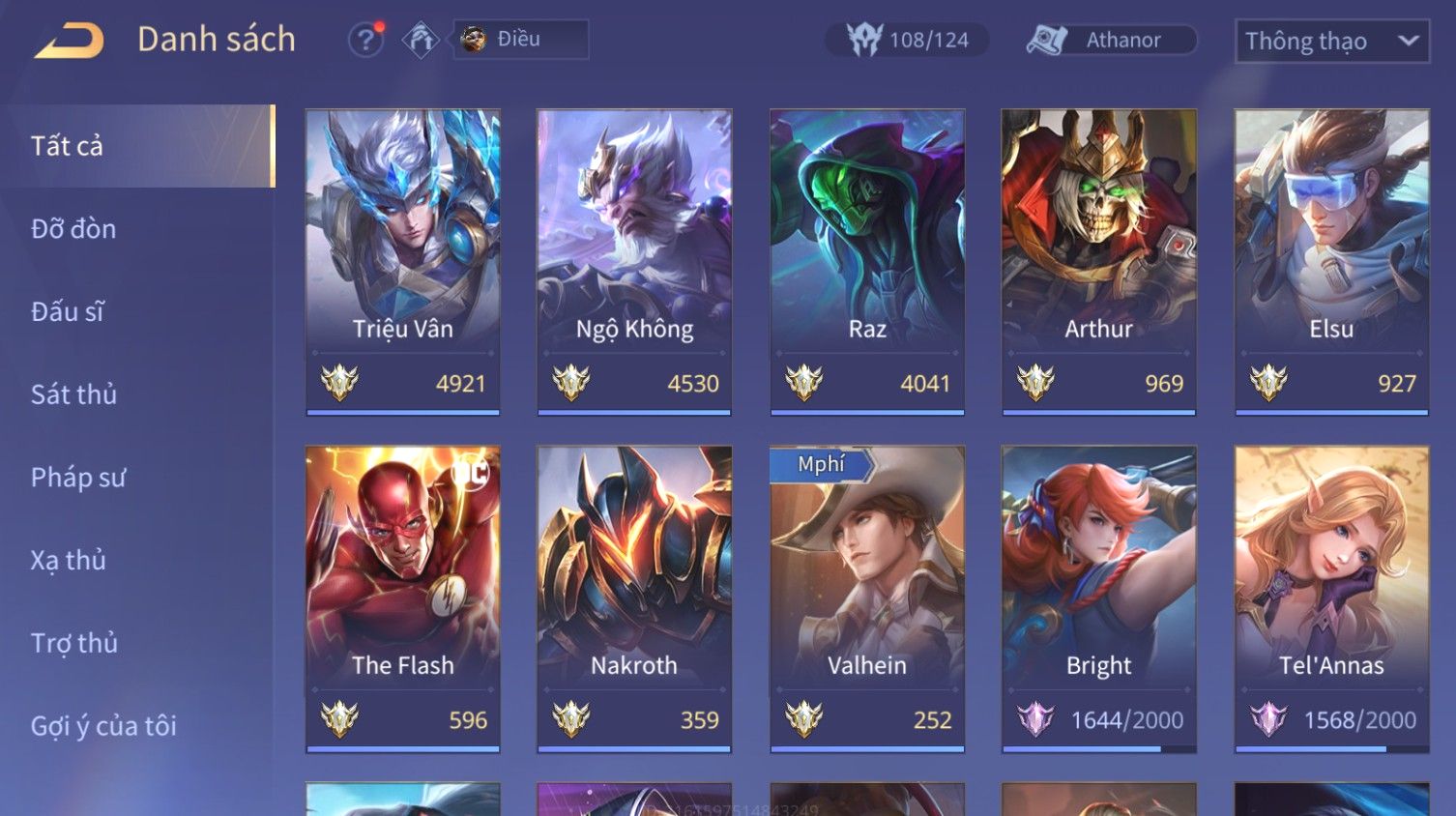Select the Đỡ đòn category
Viewport: 1456px width, 816px height.
point(74,229)
